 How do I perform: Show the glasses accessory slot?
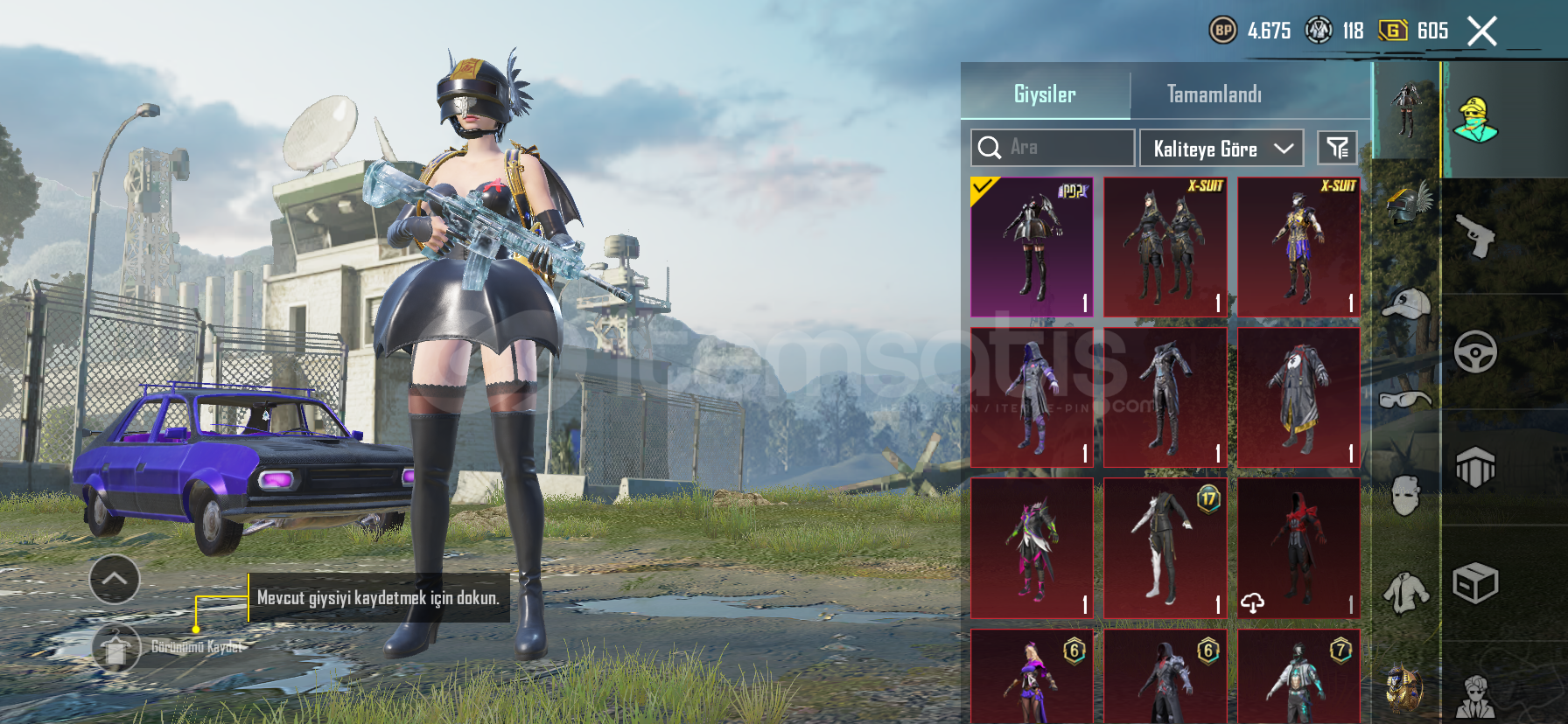click(1406, 400)
